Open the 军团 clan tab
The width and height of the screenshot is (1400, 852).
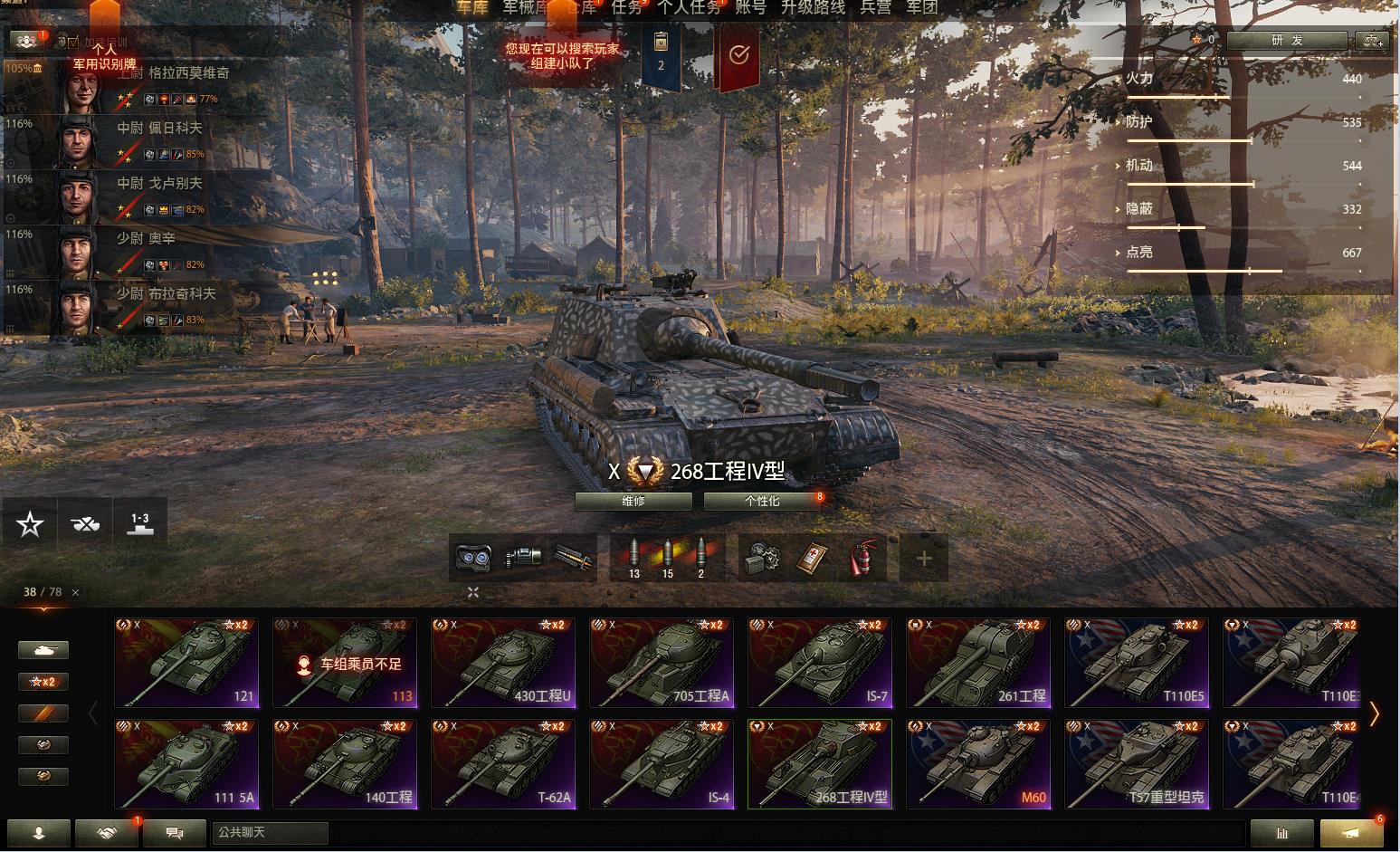coord(921,7)
